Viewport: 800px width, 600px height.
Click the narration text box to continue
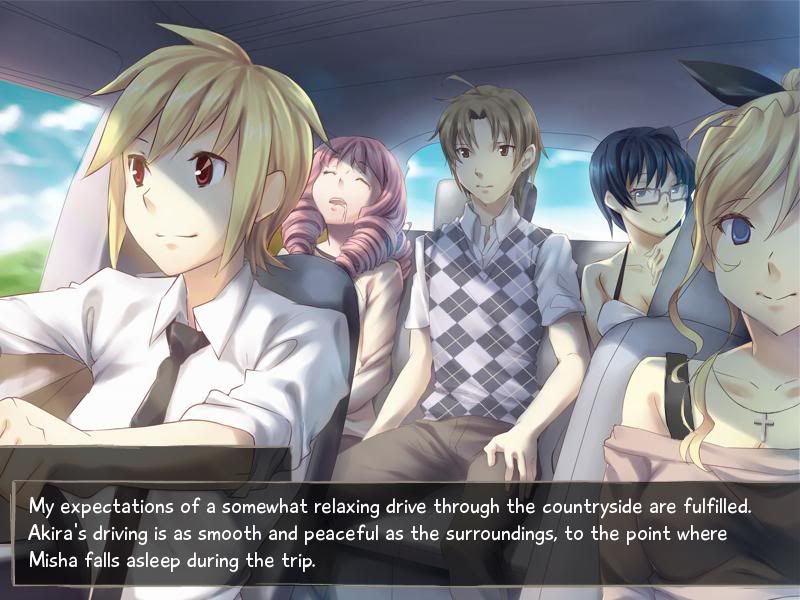pyautogui.click(x=400, y=532)
